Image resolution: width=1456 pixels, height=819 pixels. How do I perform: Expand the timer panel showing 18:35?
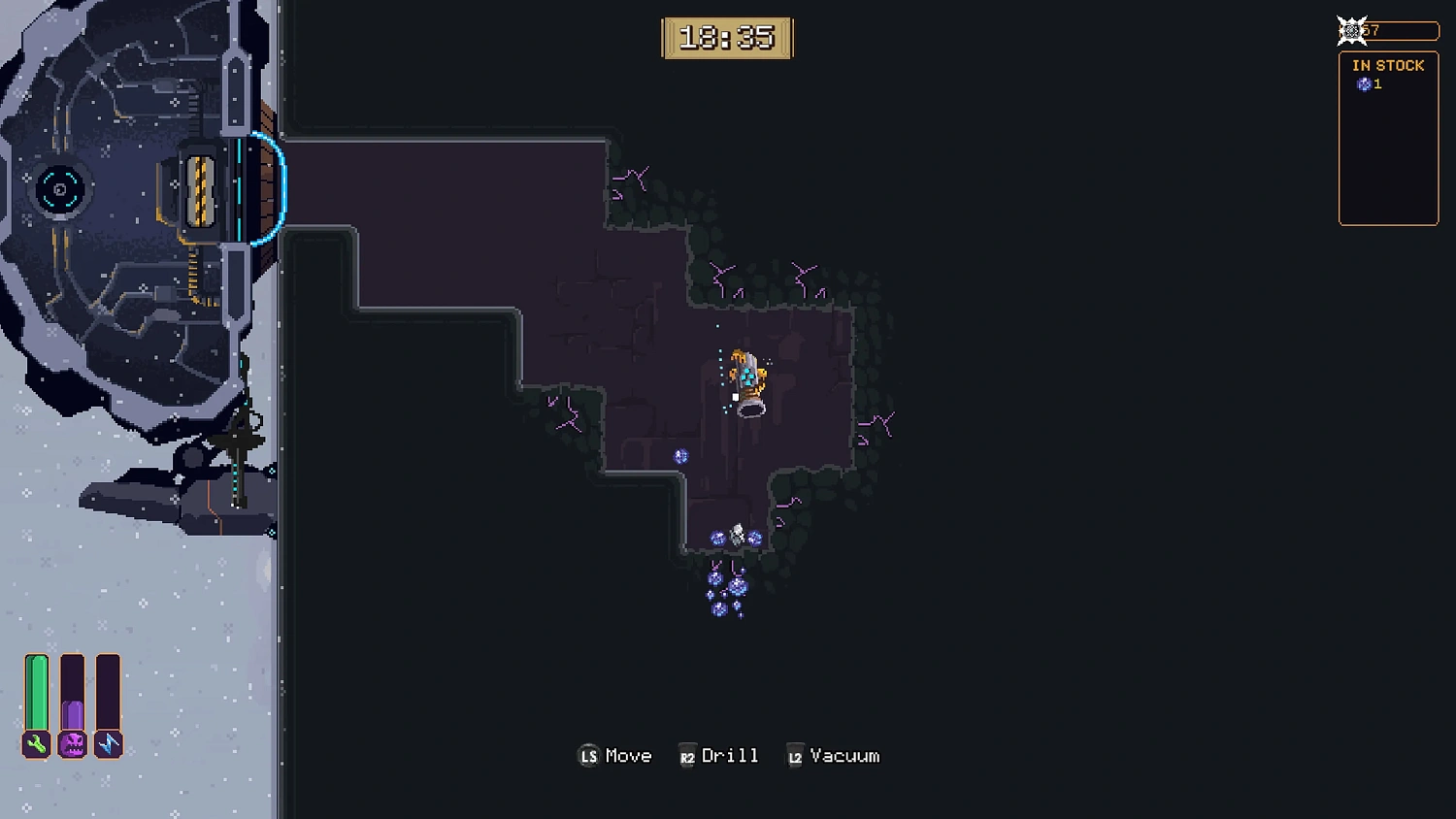coord(728,38)
